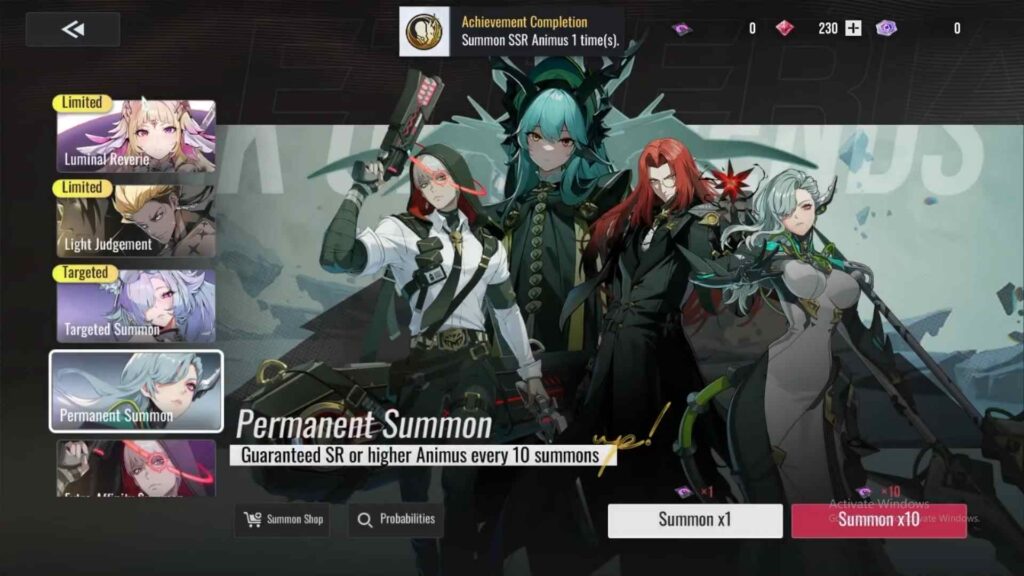Select the Luminal Reverie limited banner
Viewport: 1024px width, 576px height.
[x=136, y=137]
